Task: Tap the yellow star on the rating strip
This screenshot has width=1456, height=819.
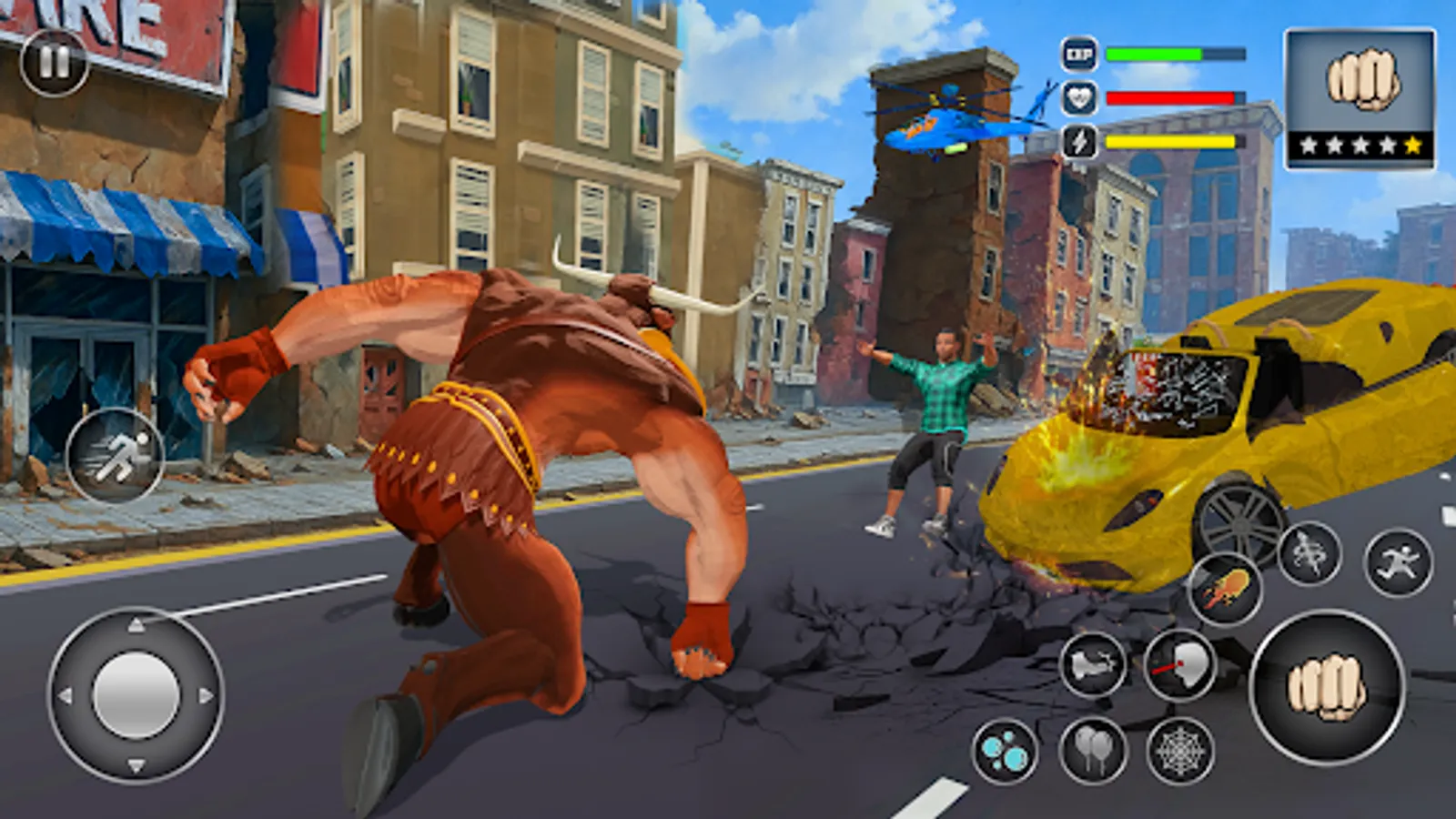Action: (x=1412, y=146)
